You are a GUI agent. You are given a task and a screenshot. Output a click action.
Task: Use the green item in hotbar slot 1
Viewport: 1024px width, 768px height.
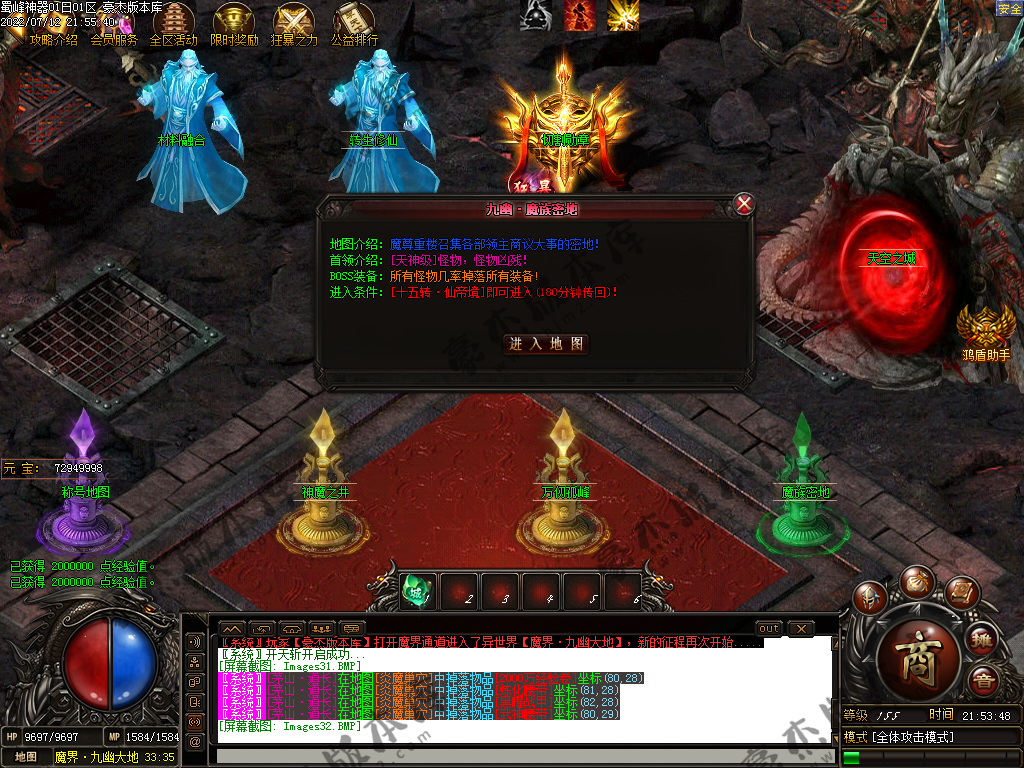click(418, 590)
